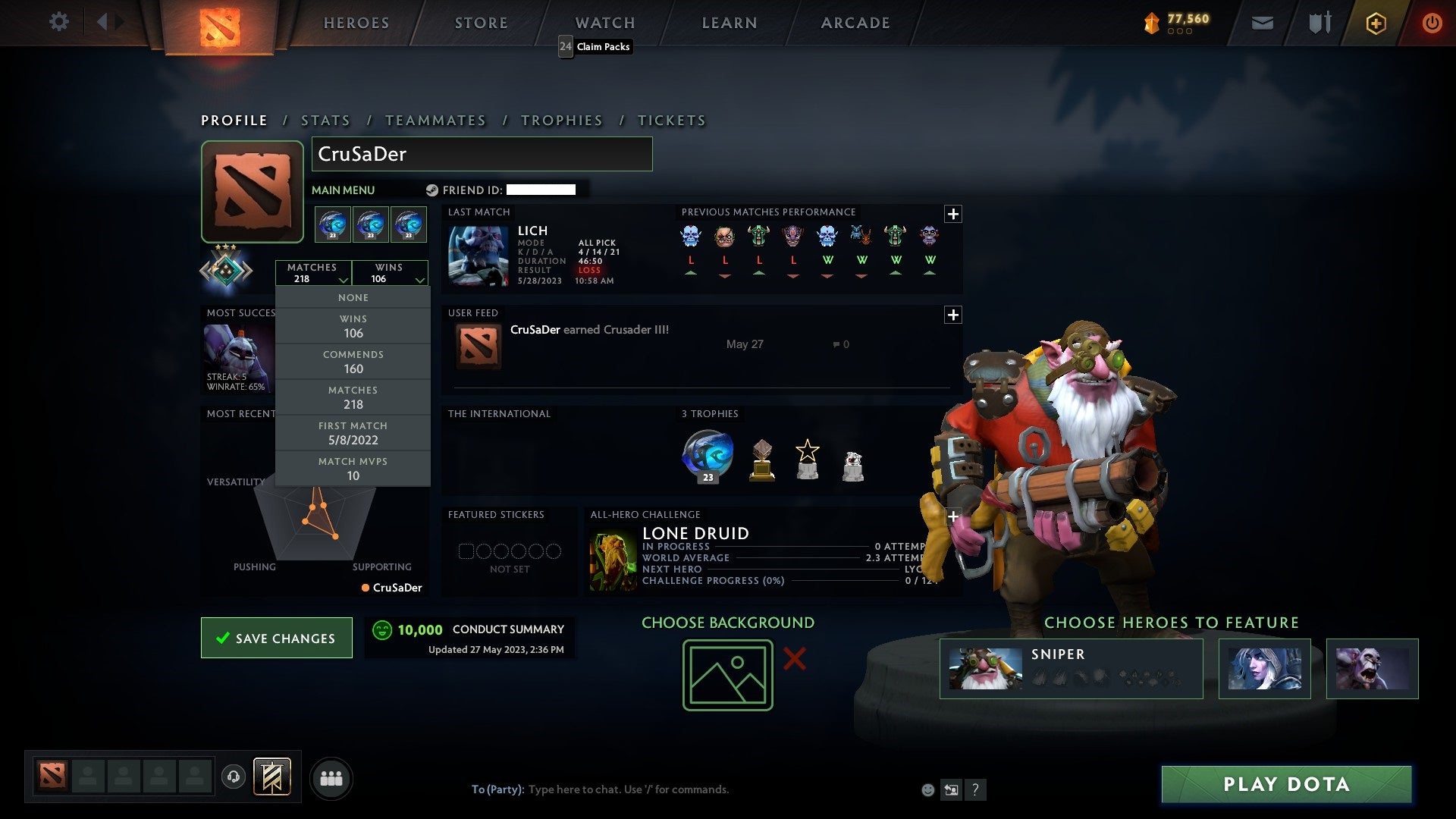
Task: Click the power exit icon
Action: click(1432, 23)
